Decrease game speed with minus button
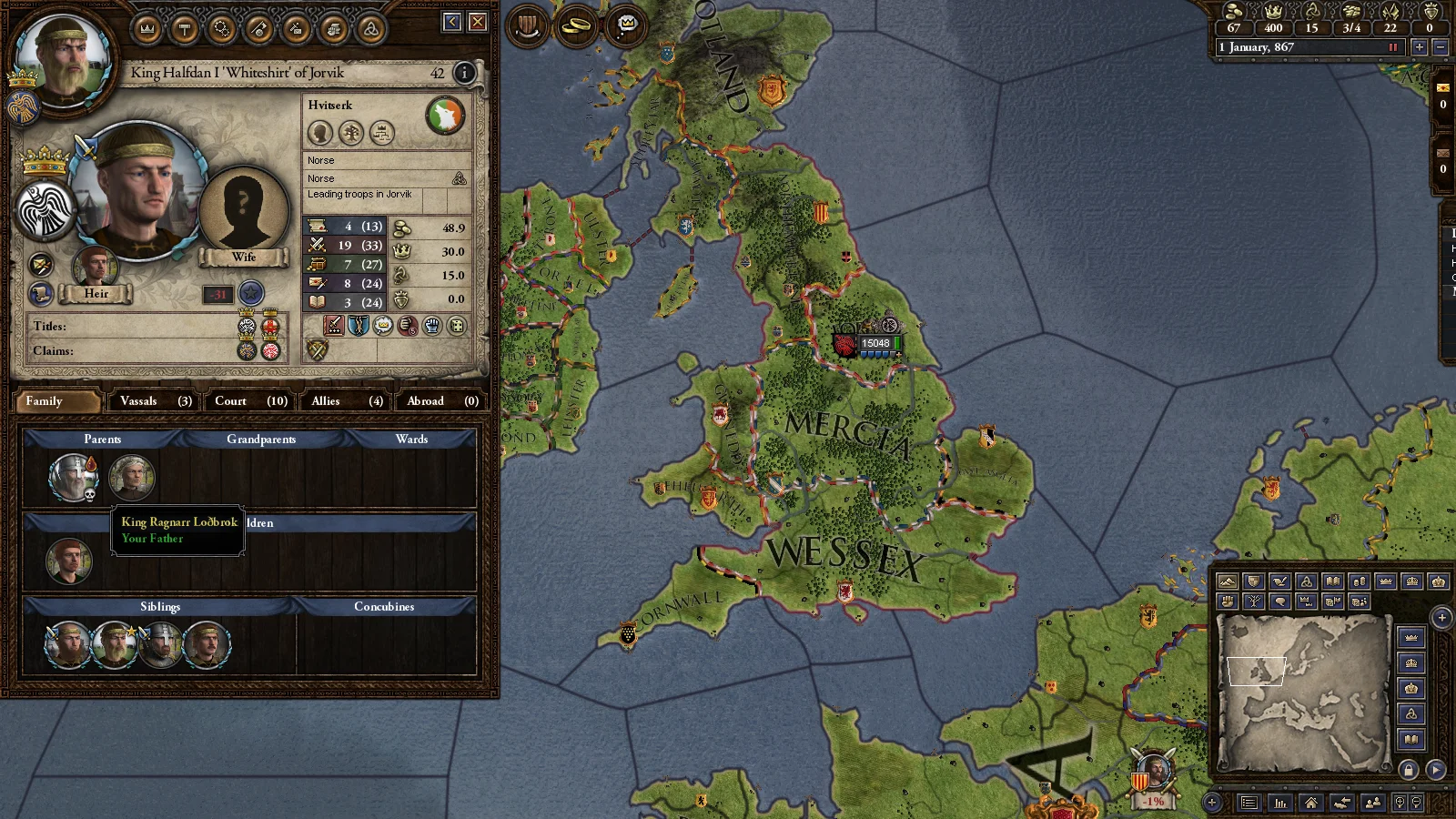The image size is (1456, 819). 1440,47
